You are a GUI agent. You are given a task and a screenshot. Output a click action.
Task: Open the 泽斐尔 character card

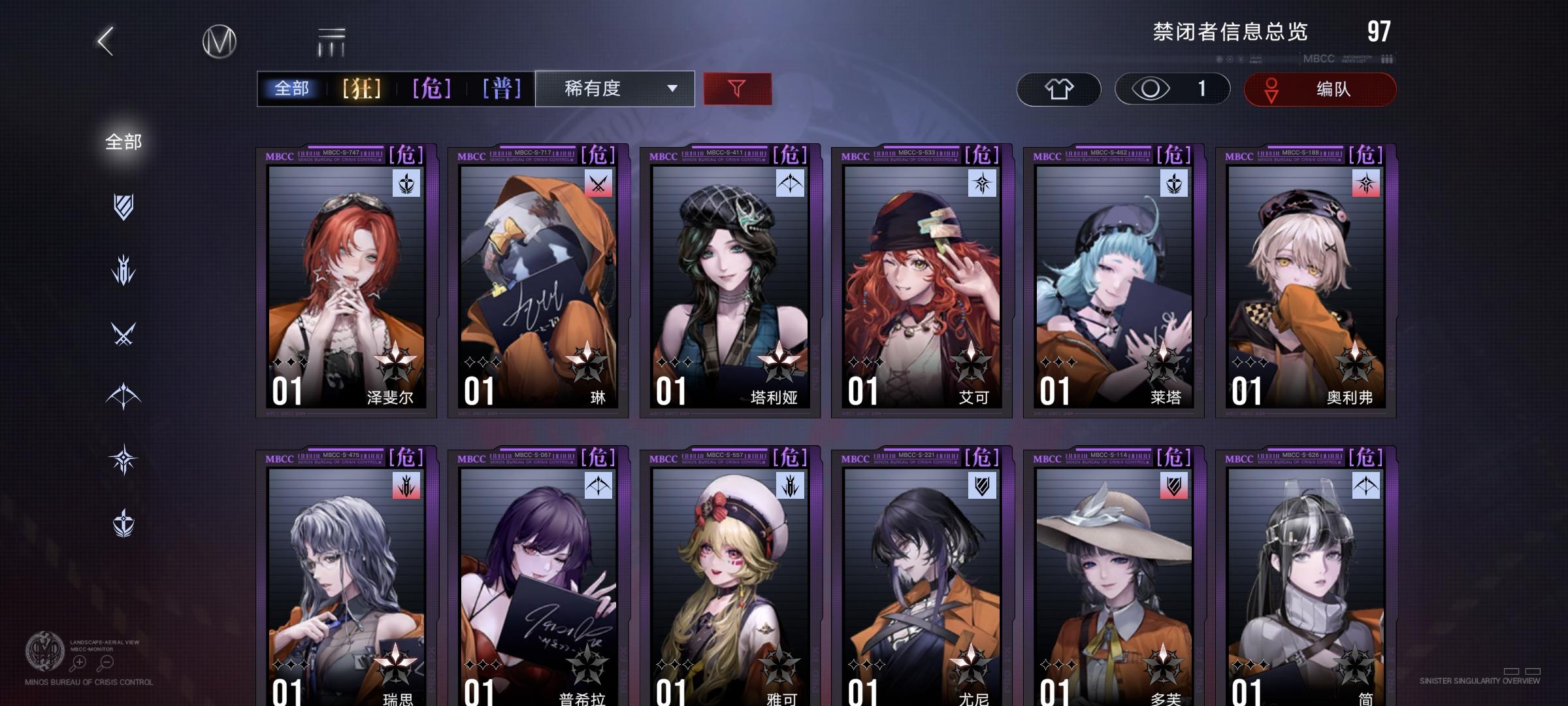click(343, 281)
